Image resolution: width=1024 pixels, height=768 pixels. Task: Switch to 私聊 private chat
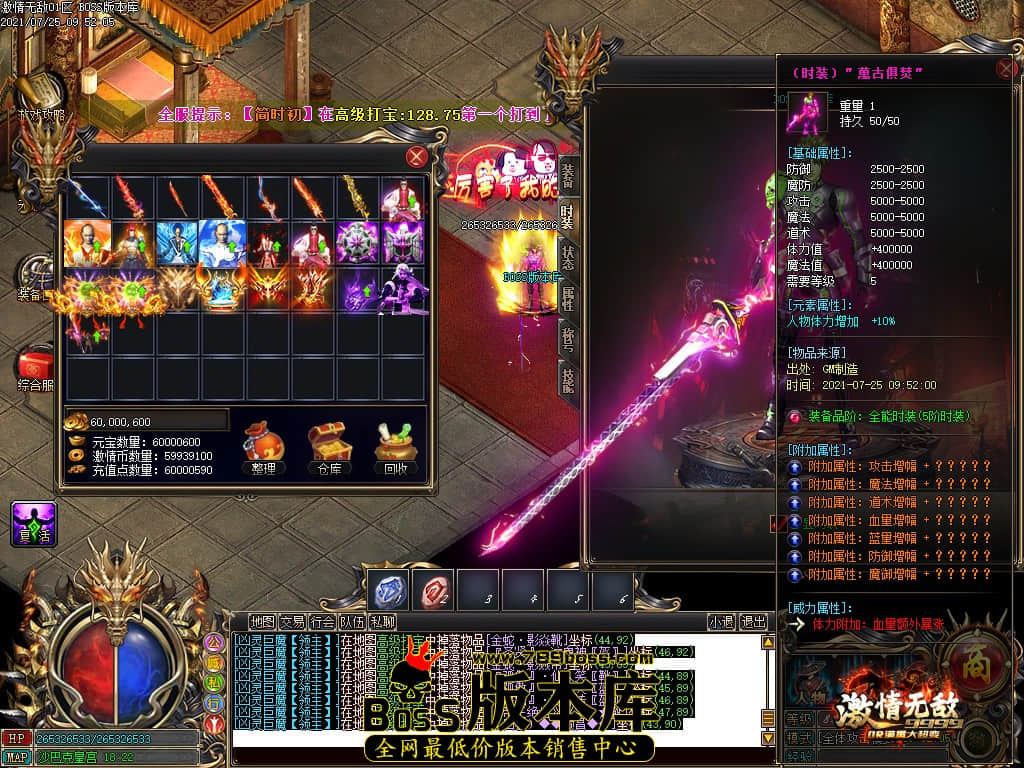coord(381,622)
